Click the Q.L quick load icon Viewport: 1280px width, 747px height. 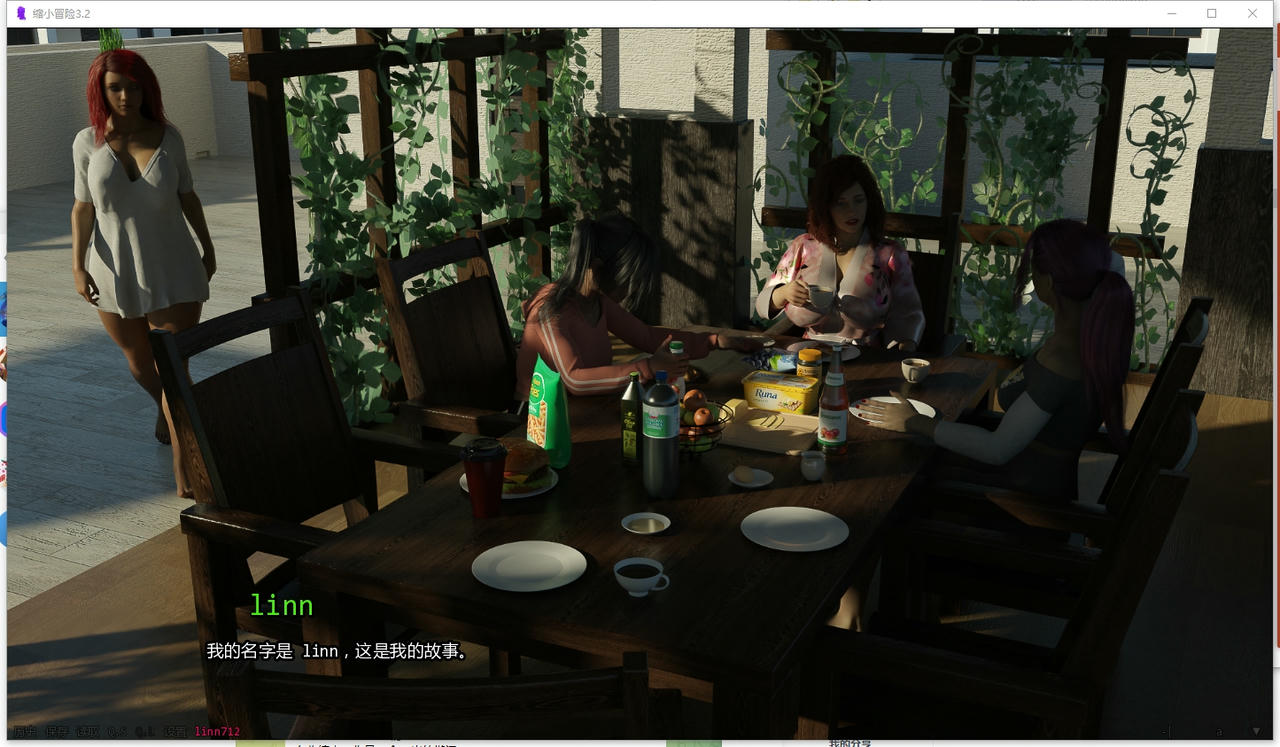pos(145,731)
